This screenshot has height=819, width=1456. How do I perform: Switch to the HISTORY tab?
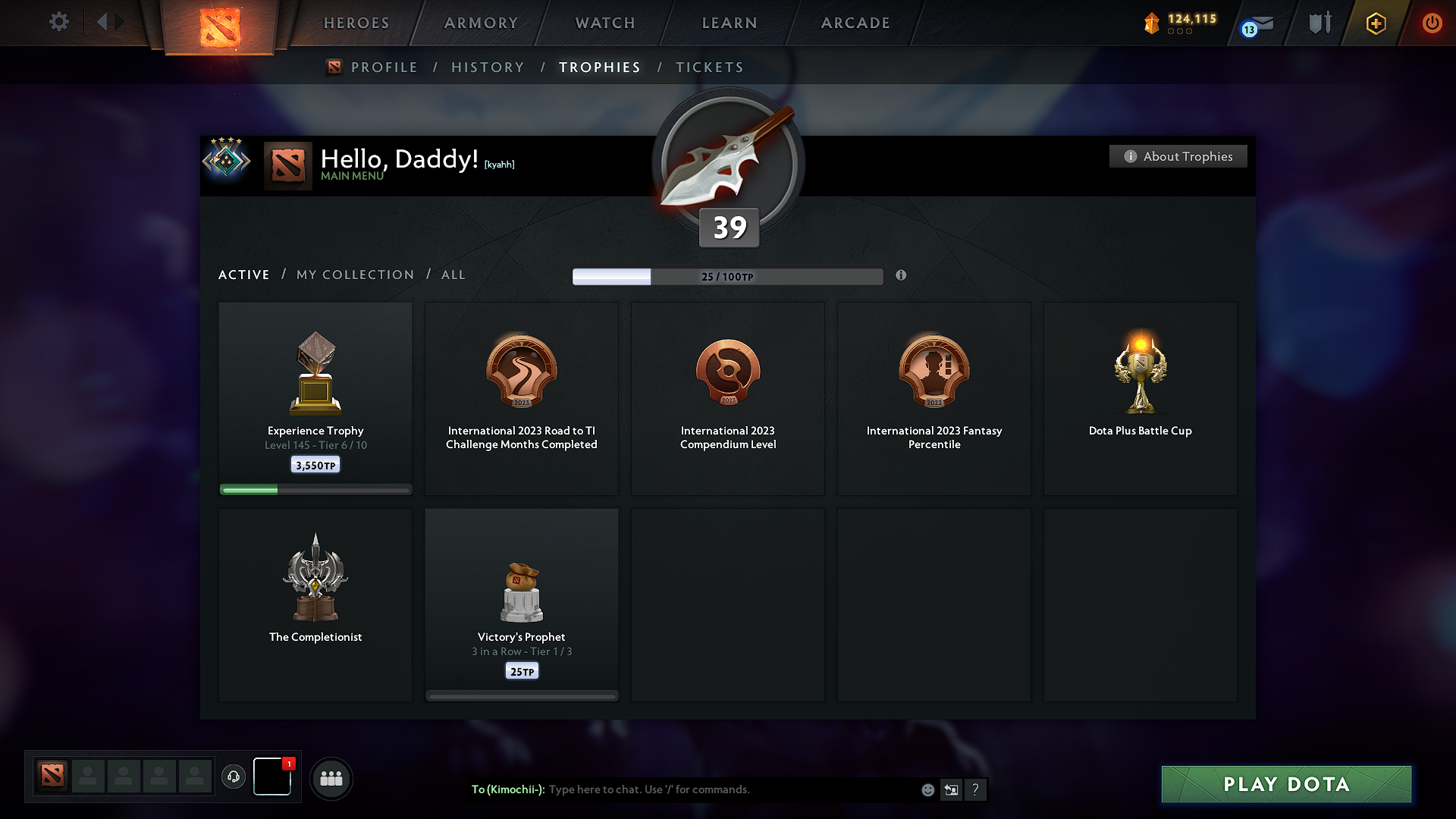click(488, 67)
